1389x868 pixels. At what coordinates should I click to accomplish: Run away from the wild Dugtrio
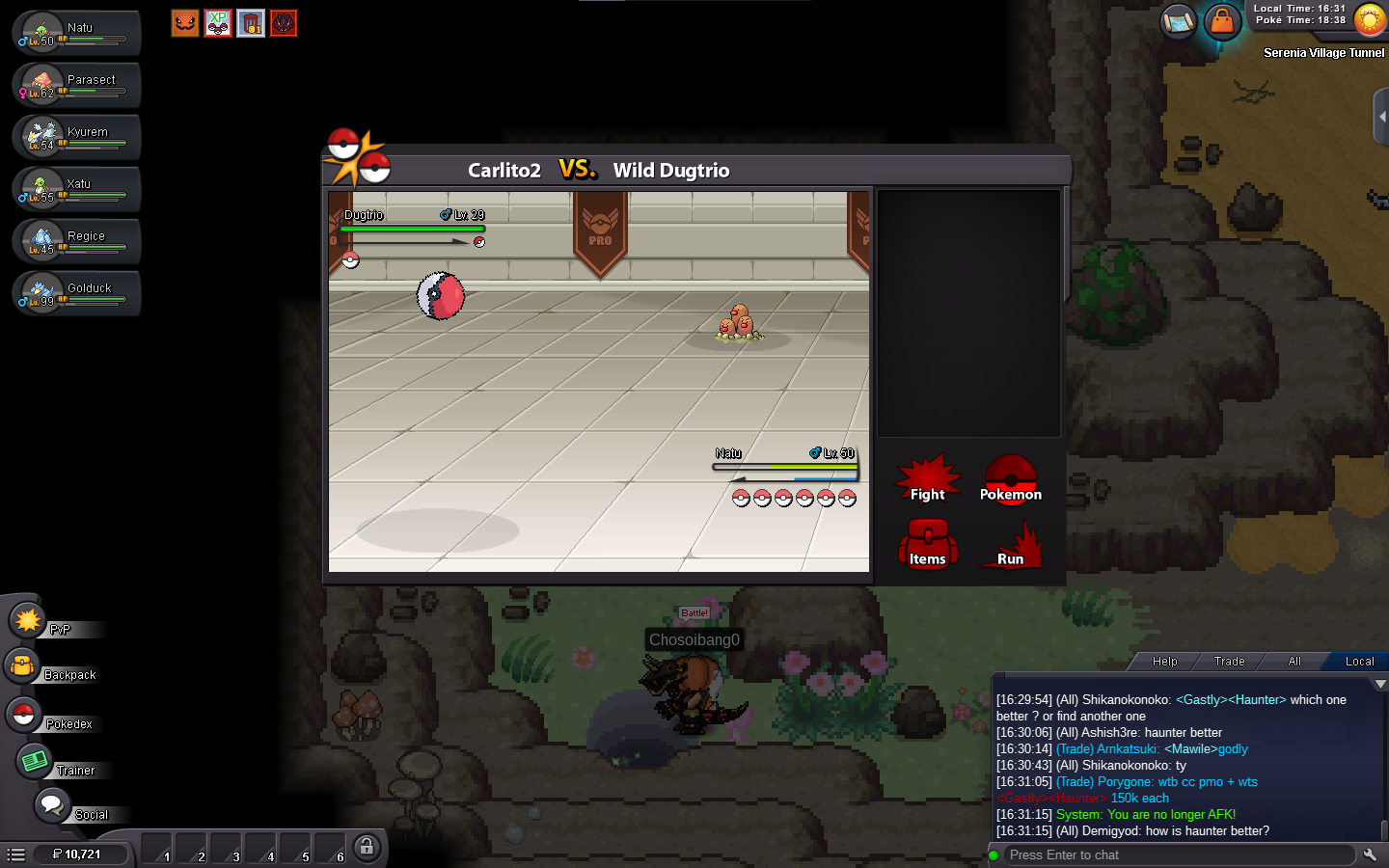pyautogui.click(x=1010, y=547)
